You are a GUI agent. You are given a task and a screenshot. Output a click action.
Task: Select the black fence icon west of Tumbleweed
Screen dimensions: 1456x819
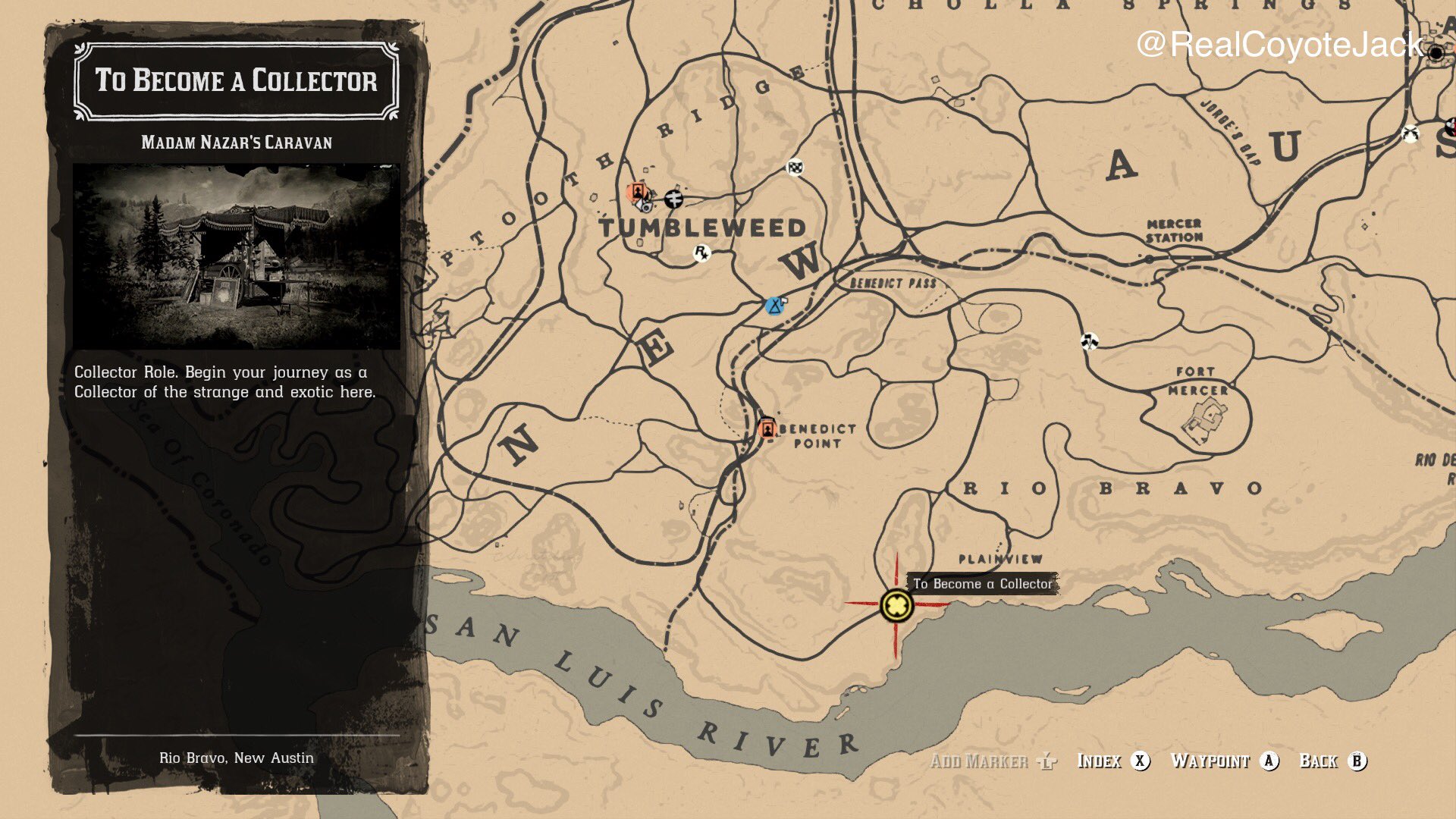pos(674,199)
